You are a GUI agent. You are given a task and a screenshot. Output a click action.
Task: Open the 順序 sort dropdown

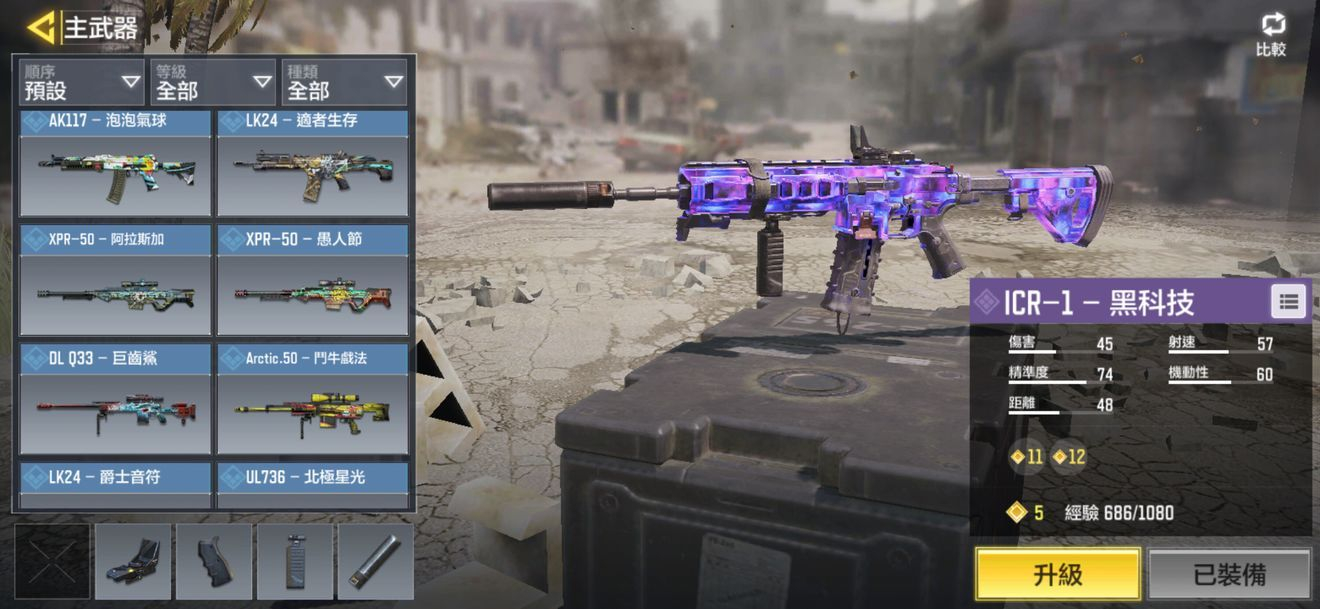click(82, 82)
